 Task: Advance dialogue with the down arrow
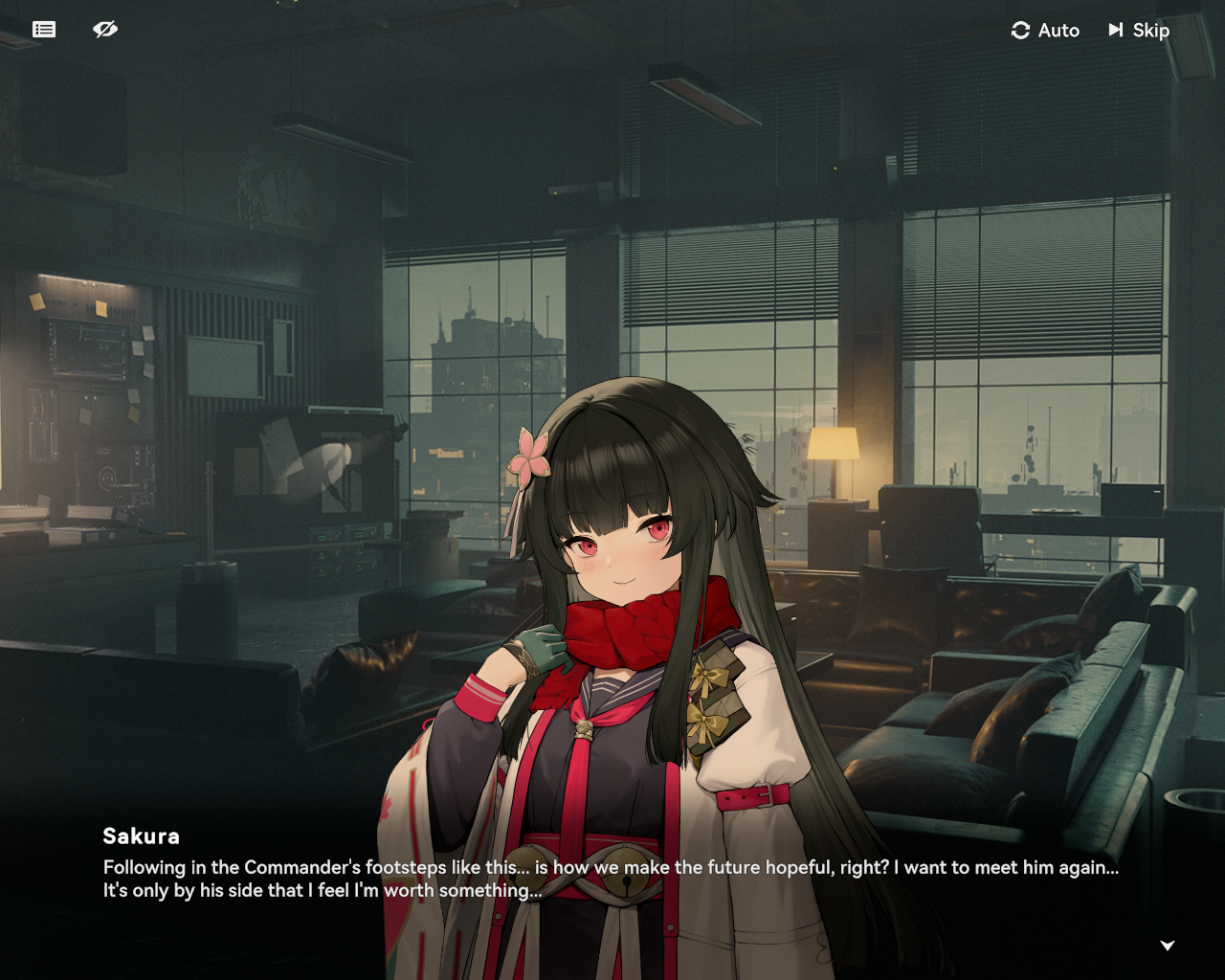[x=1167, y=946]
